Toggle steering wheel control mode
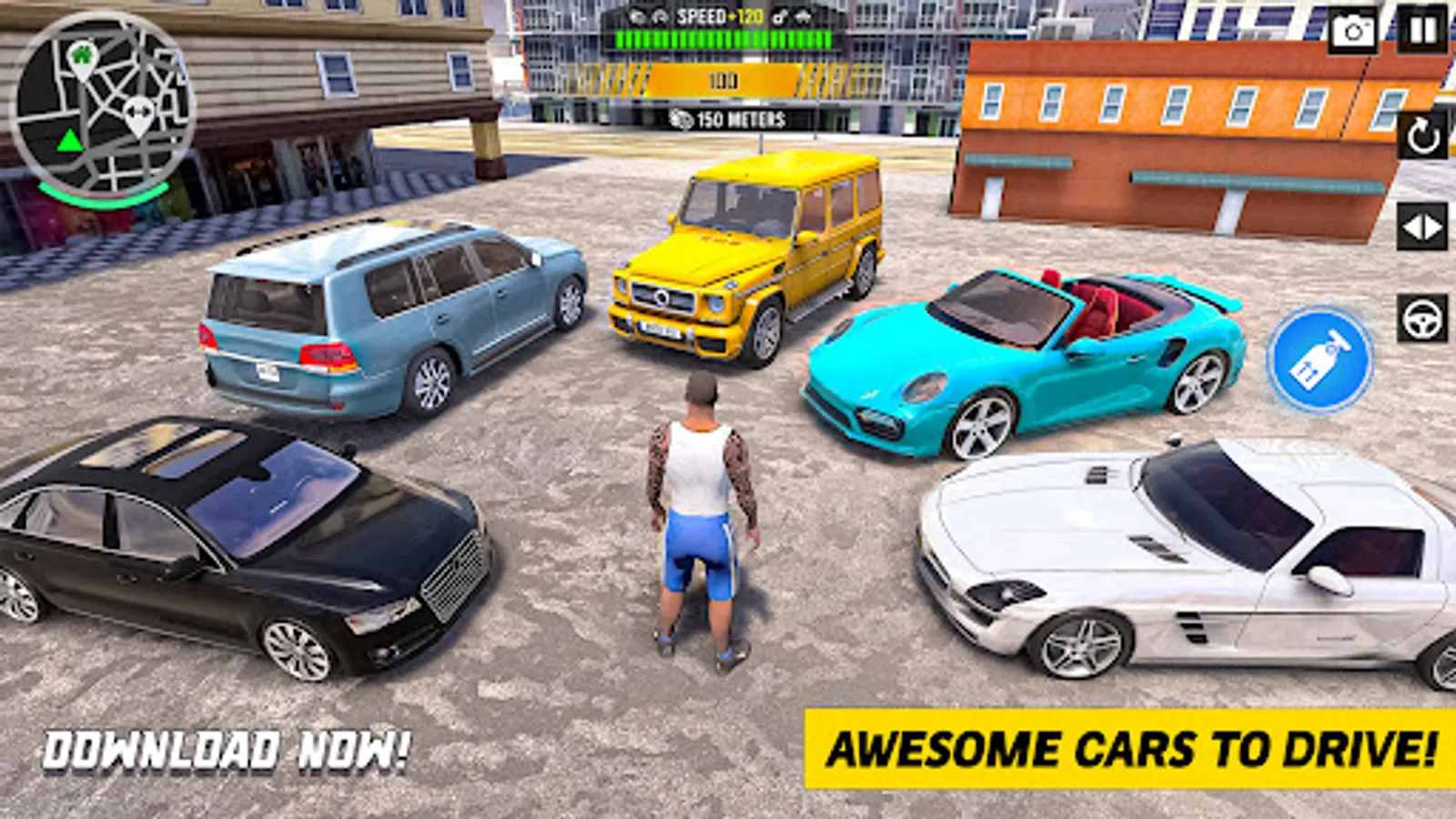 [x=1421, y=316]
